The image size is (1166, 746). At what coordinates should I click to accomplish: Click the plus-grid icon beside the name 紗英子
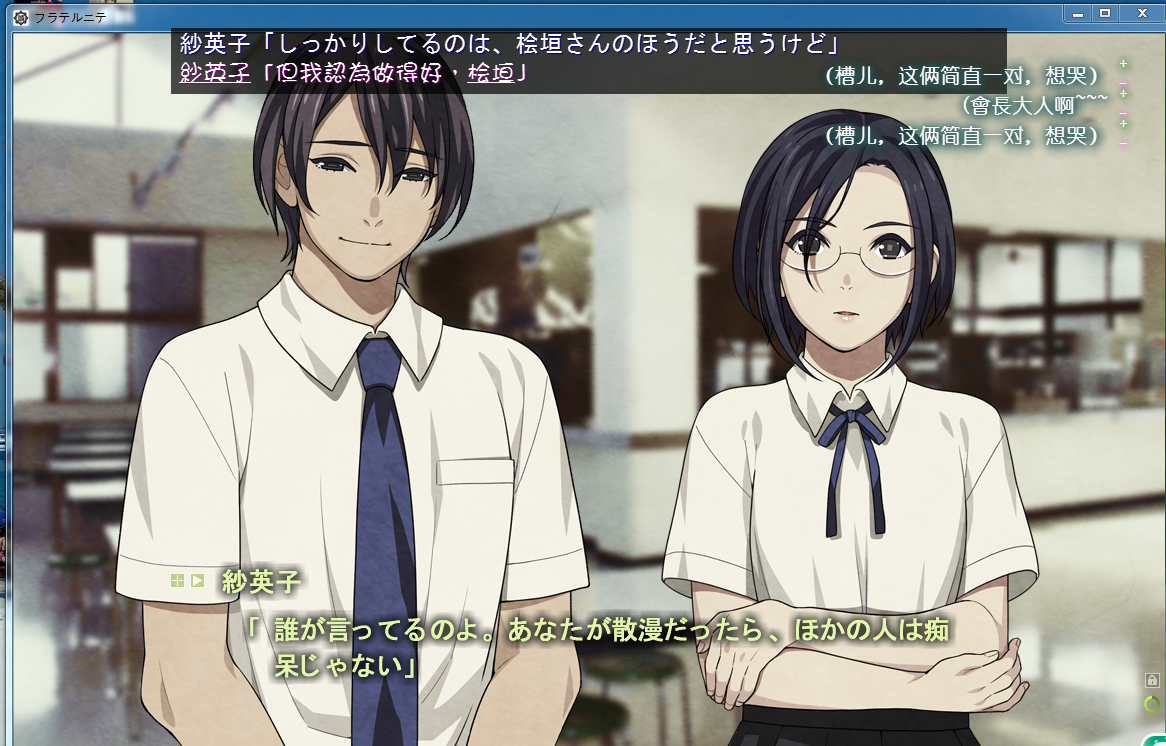pyautogui.click(x=177, y=580)
